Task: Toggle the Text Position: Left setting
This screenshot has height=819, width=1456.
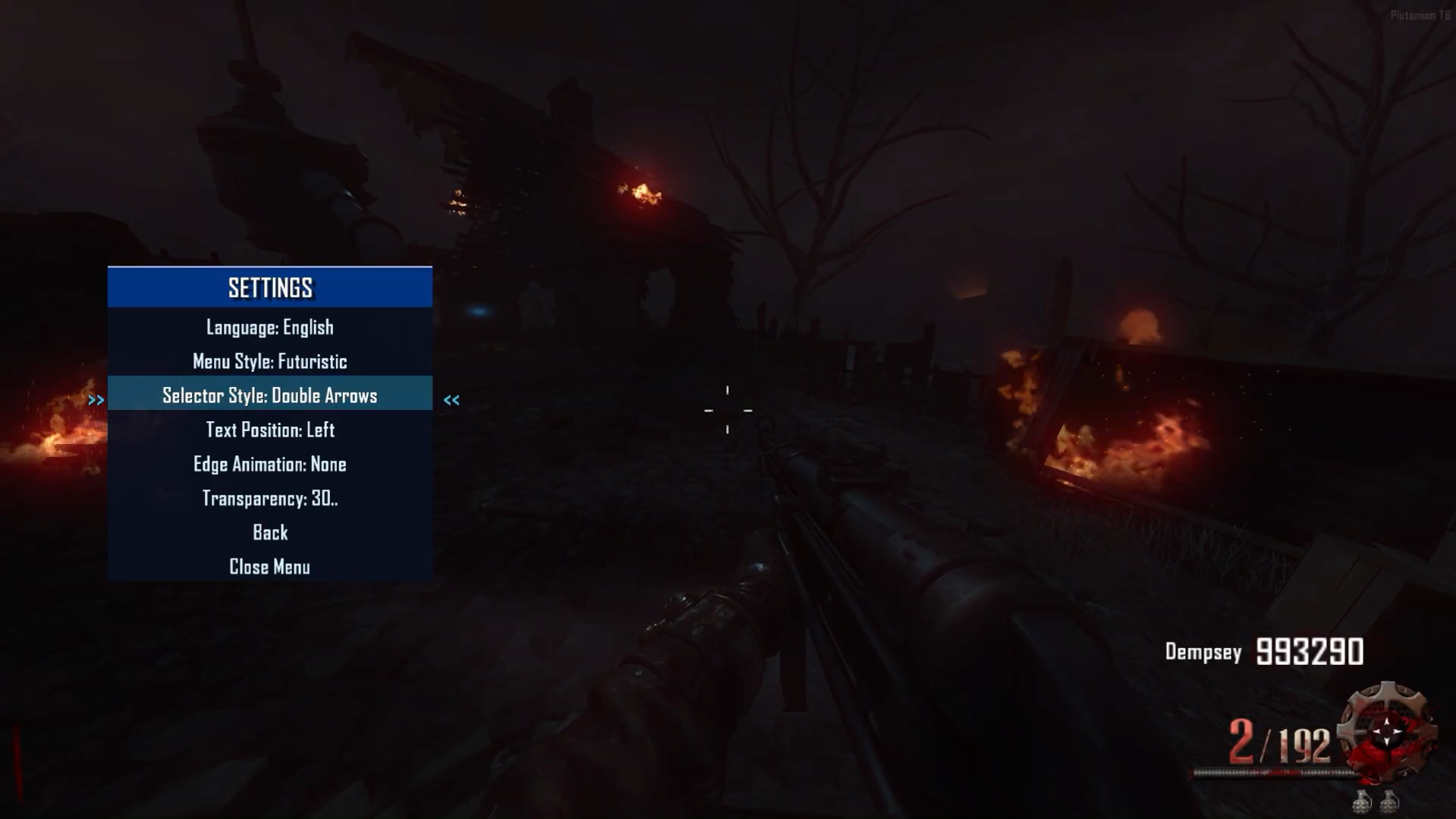Action: coord(269,430)
